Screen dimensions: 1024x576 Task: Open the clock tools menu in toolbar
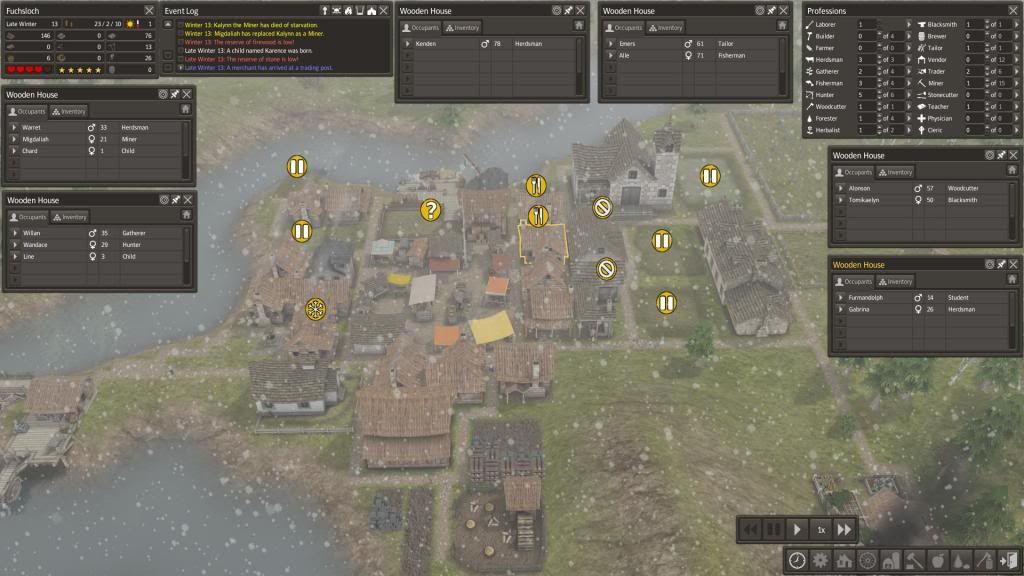797,560
